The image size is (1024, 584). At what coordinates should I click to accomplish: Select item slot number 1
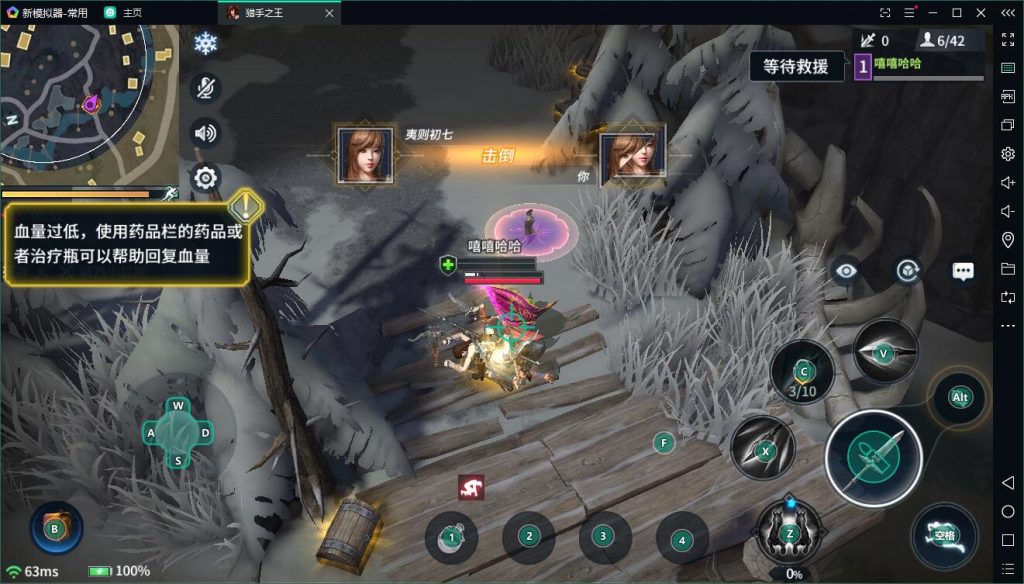coord(451,538)
